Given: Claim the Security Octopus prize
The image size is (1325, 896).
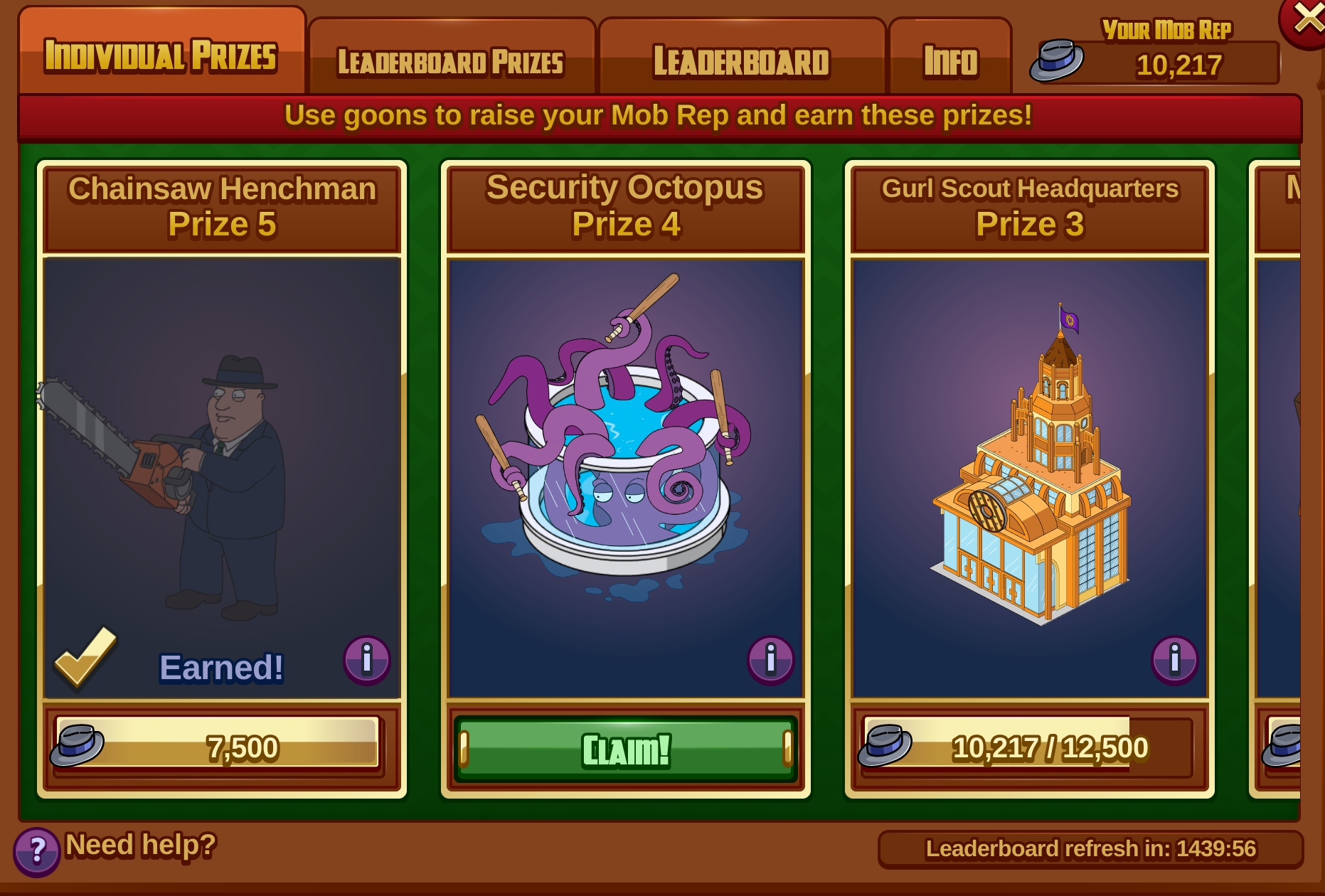Looking at the screenshot, I should point(626,750).
